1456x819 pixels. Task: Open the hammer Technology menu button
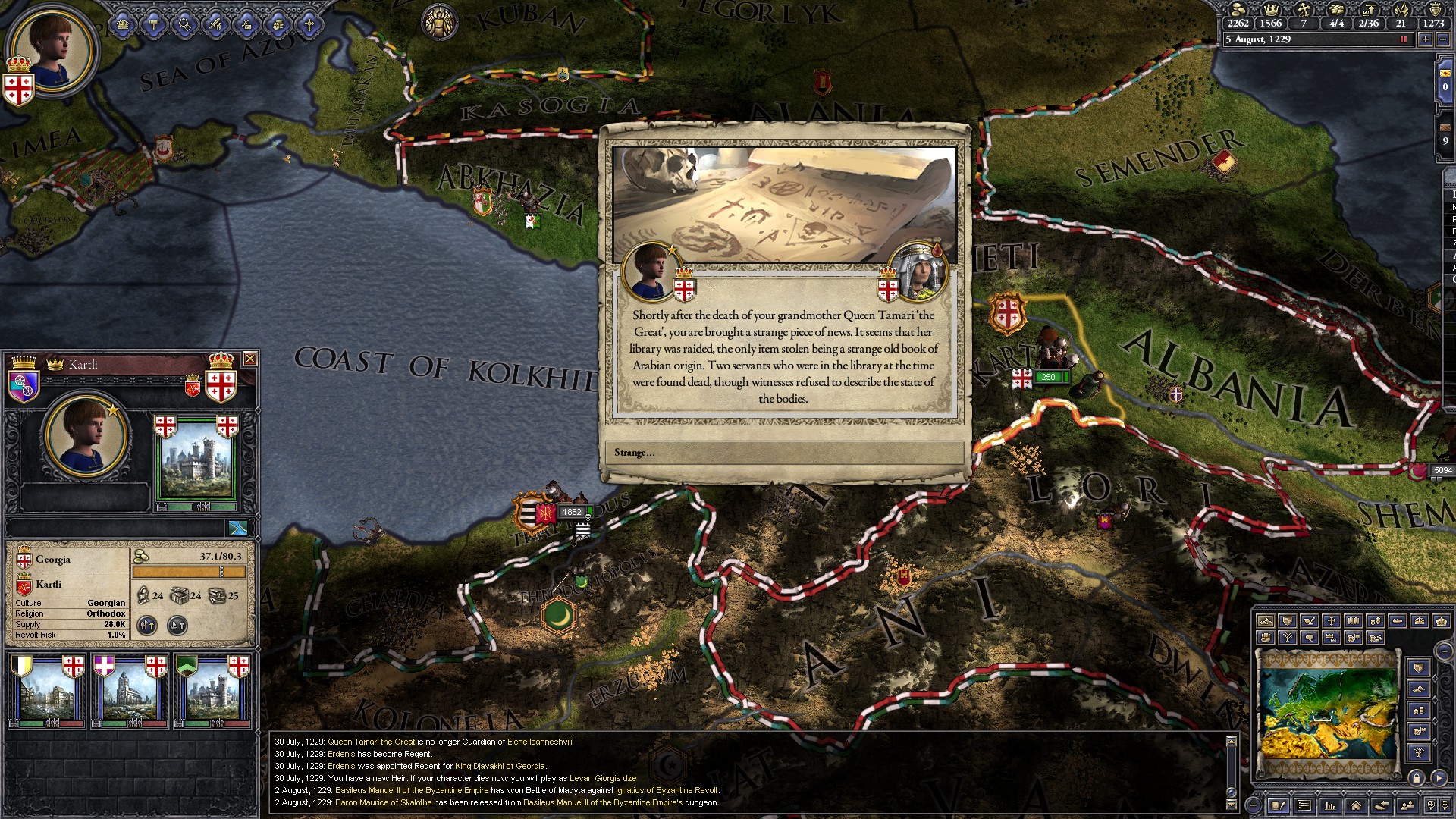154,25
